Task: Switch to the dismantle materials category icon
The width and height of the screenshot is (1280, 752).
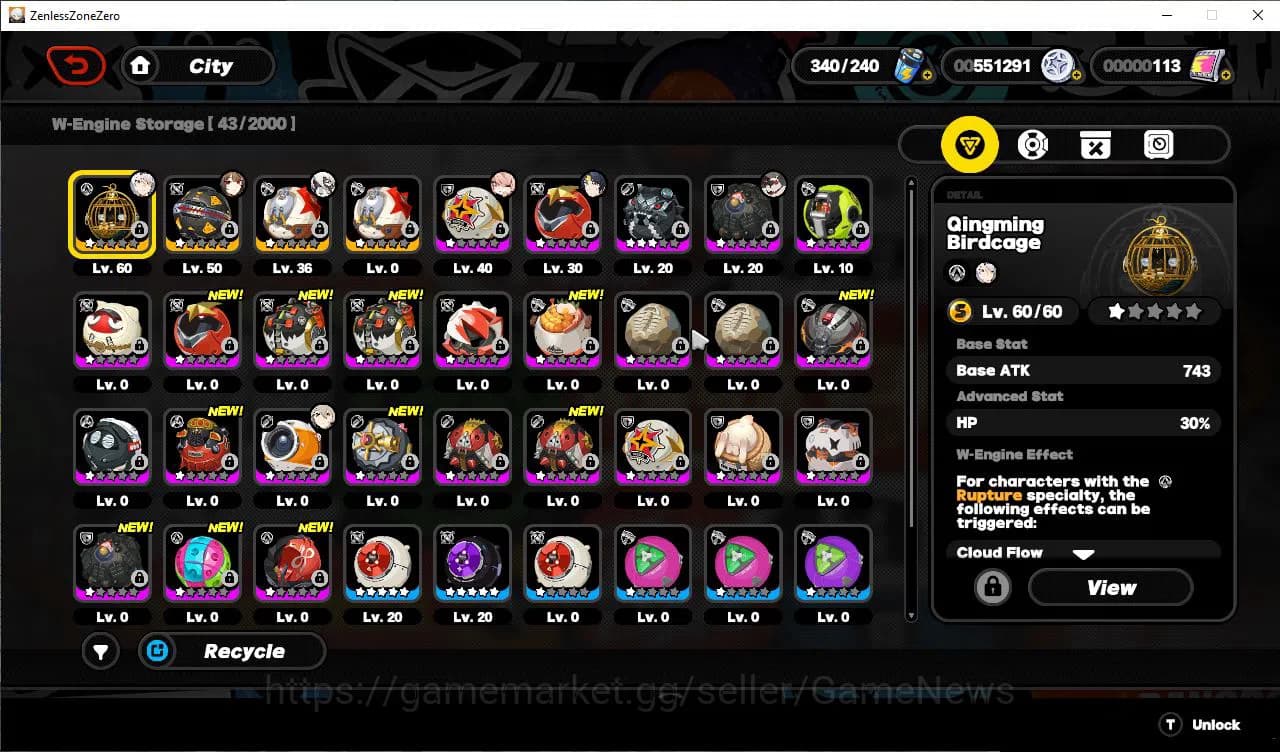Action: [1095, 144]
